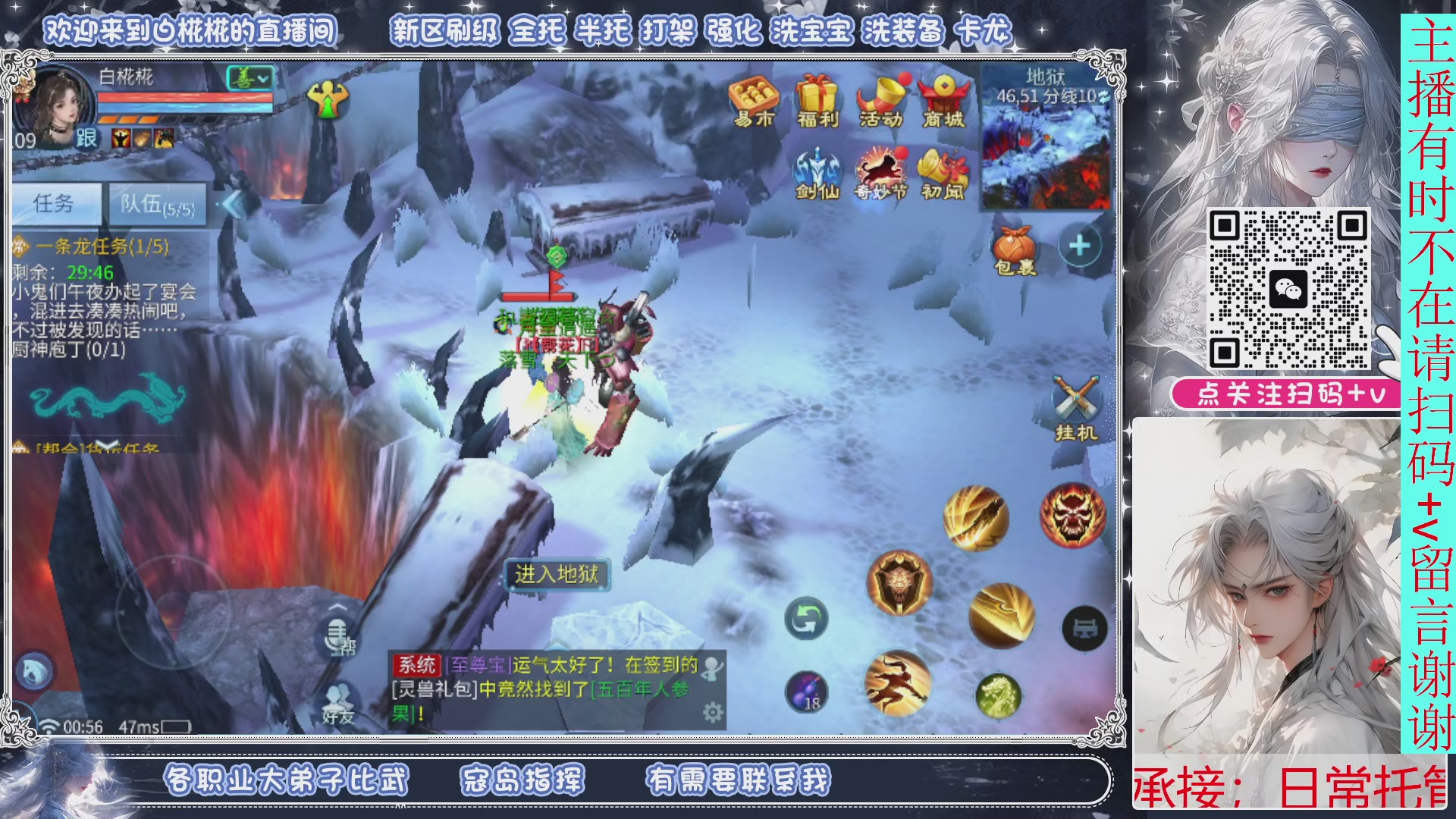
Task: Switch to the 任务 quest tab
Action: (61, 202)
